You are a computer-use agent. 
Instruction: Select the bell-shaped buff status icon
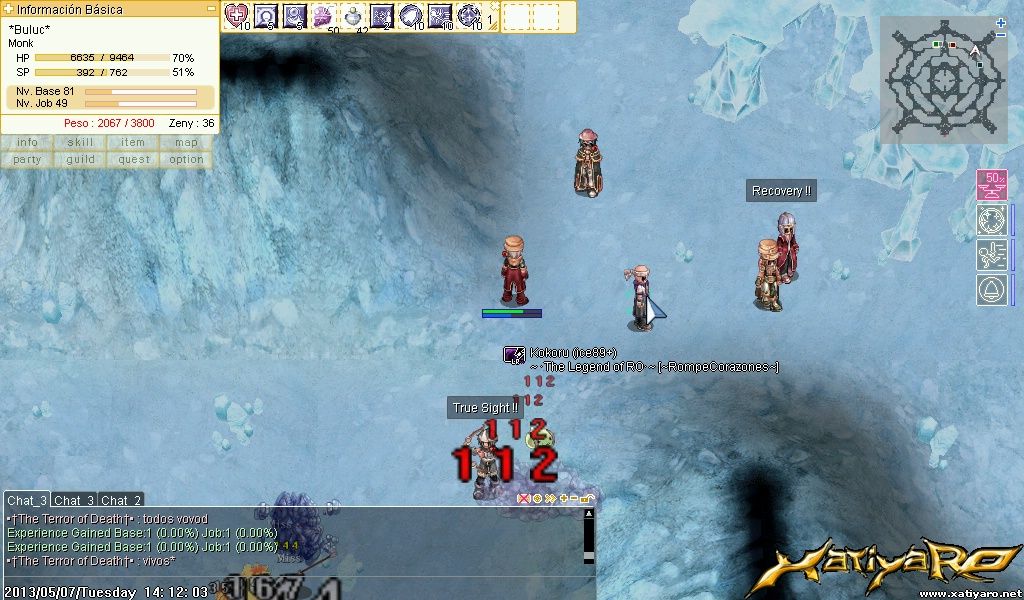tap(991, 290)
